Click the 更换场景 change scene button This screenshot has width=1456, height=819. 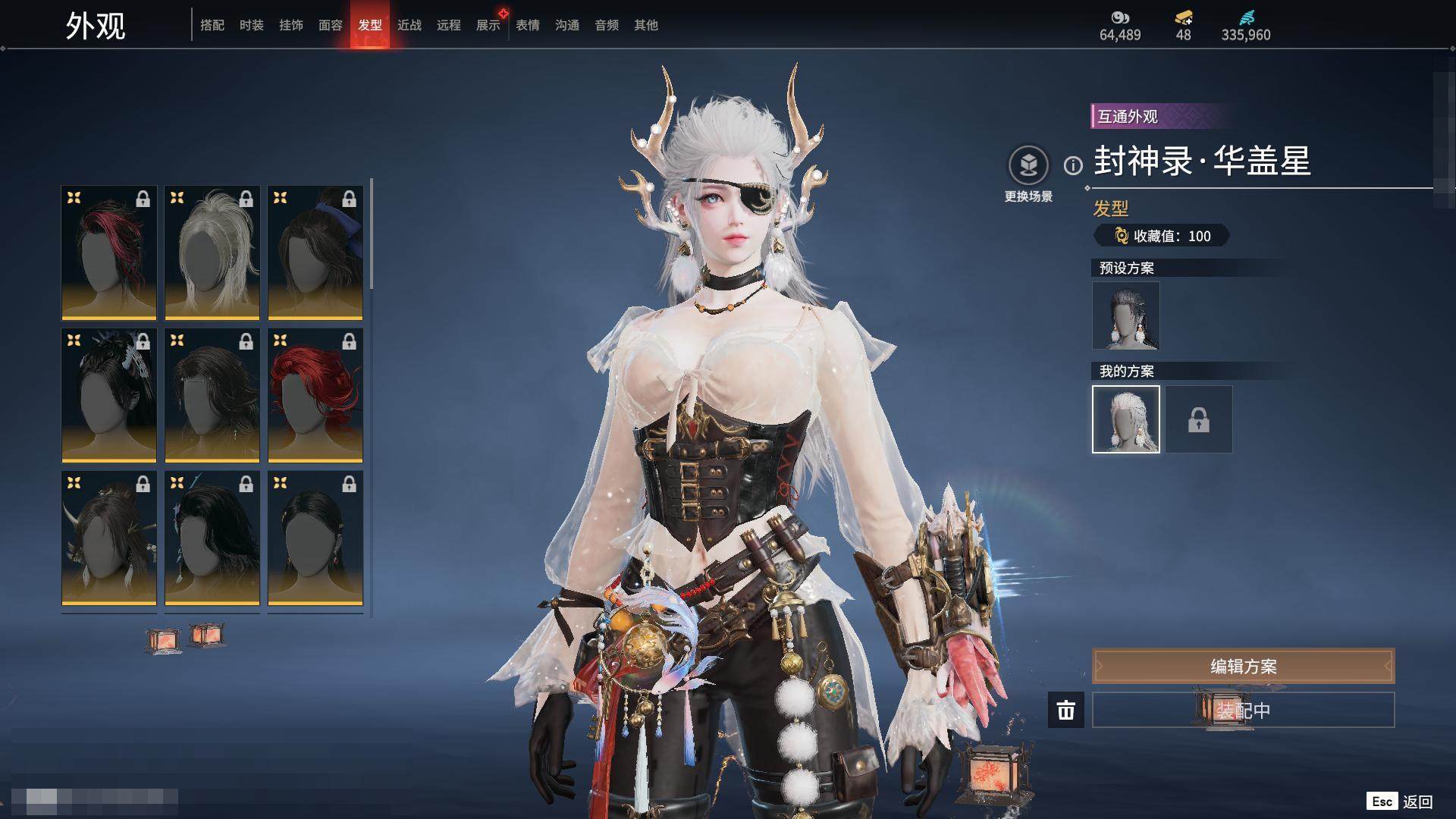[x=1028, y=174]
